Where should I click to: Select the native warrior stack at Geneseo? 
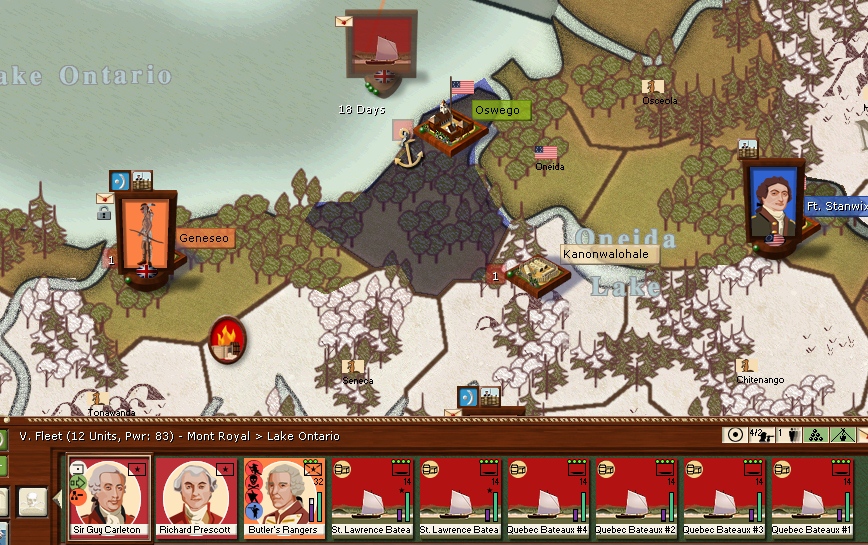tap(146, 237)
